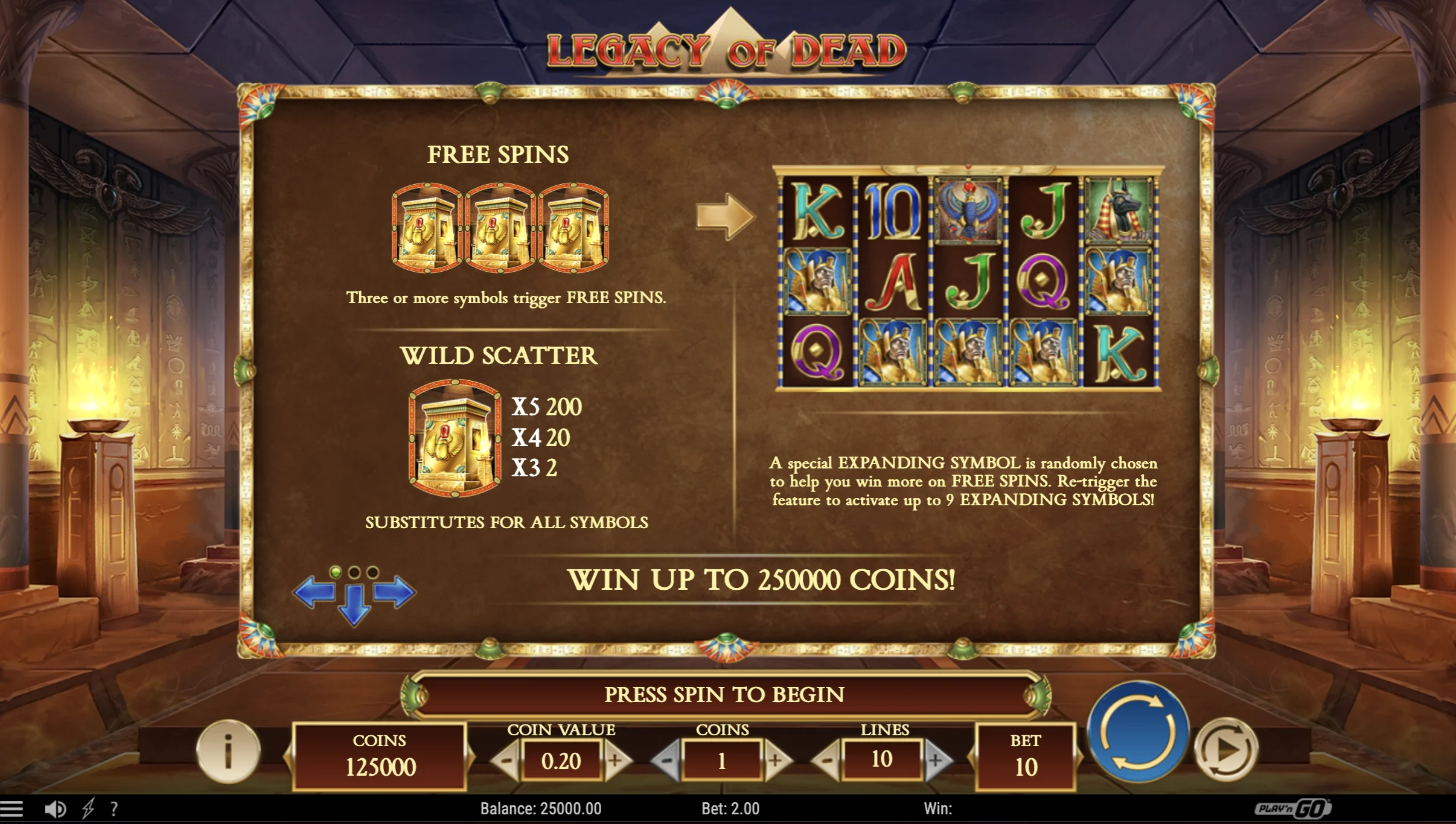Reduce the number of lines

pyautogui.click(x=826, y=761)
